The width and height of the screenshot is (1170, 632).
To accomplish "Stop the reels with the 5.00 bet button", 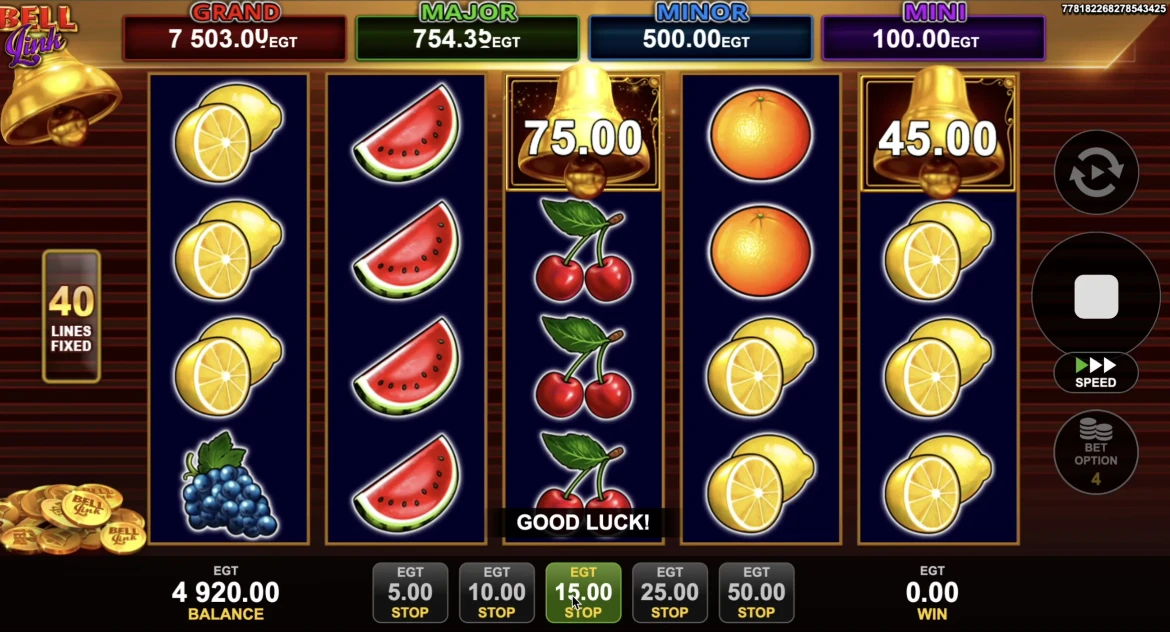I will (410, 593).
